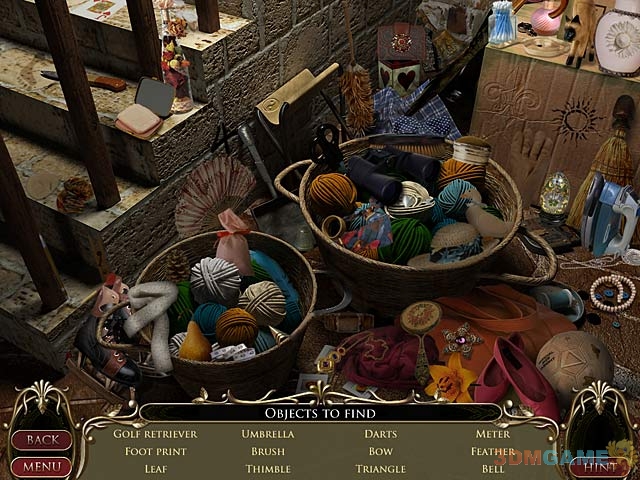Use the Hint button
The image size is (640, 480).
(x=600, y=466)
